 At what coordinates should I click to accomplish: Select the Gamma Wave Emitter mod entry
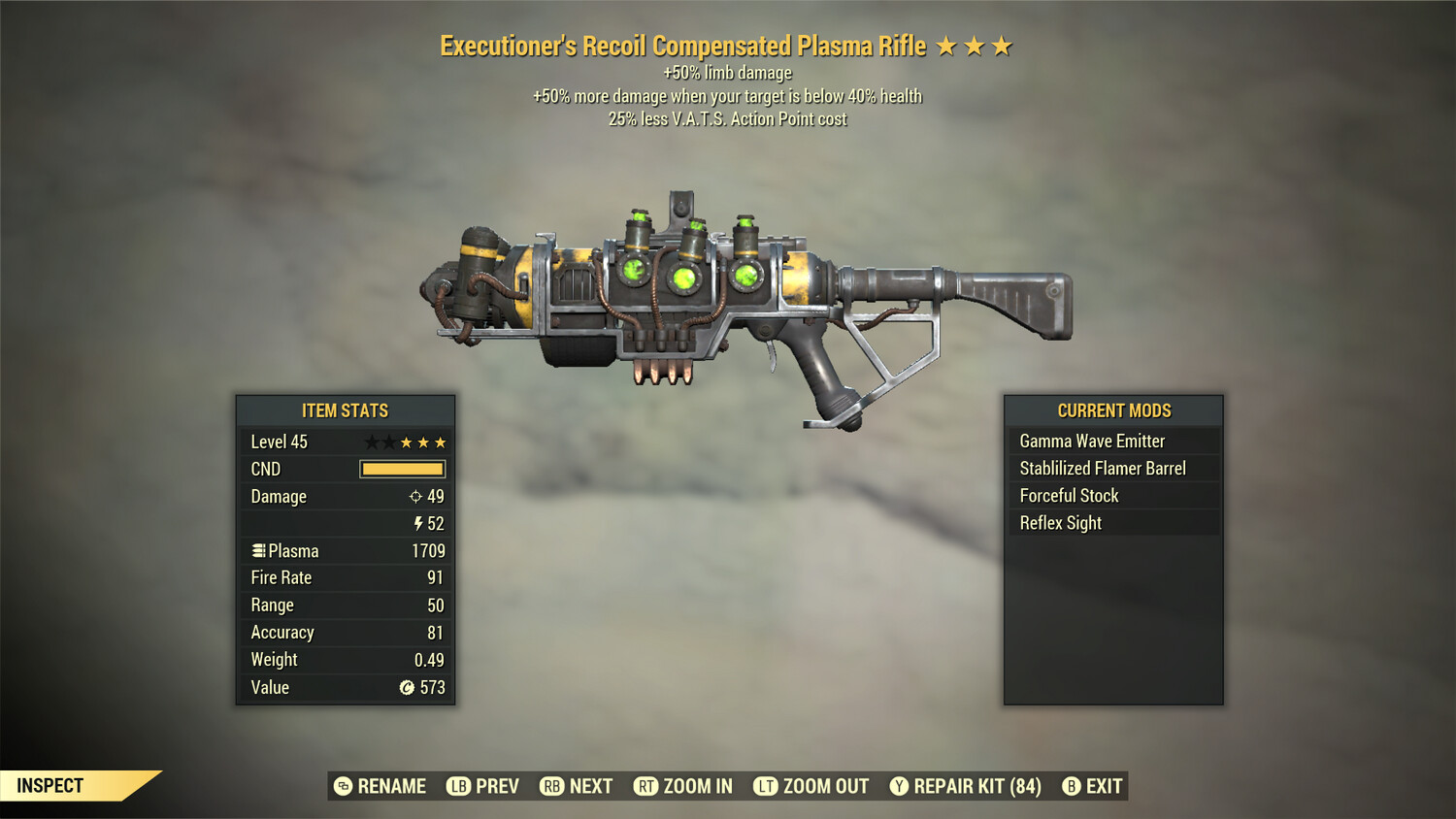pos(1091,441)
